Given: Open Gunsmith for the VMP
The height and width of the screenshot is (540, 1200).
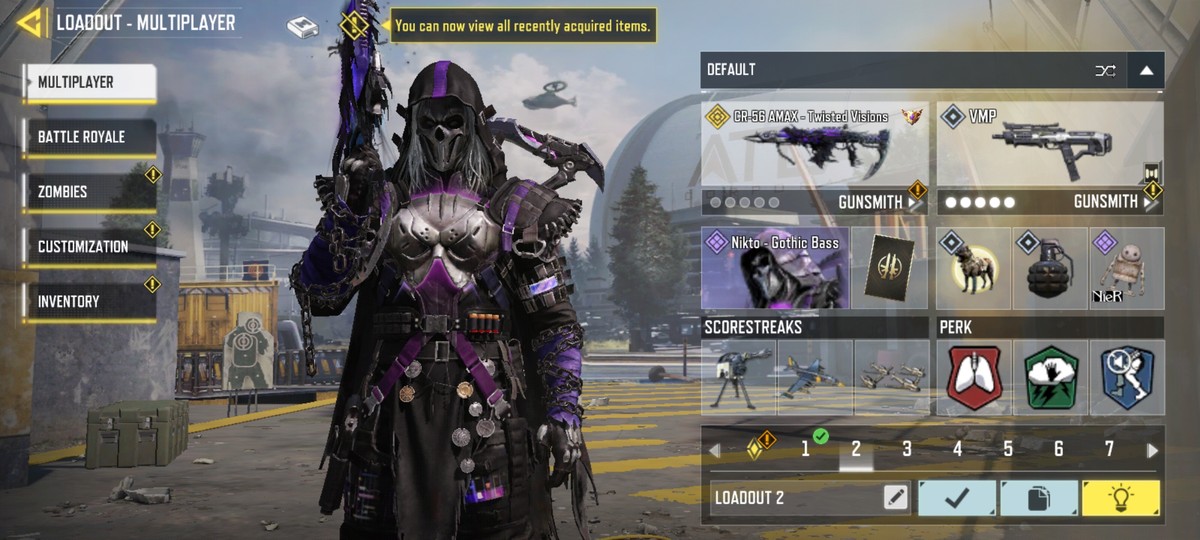Looking at the screenshot, I should coord(1112,202).
